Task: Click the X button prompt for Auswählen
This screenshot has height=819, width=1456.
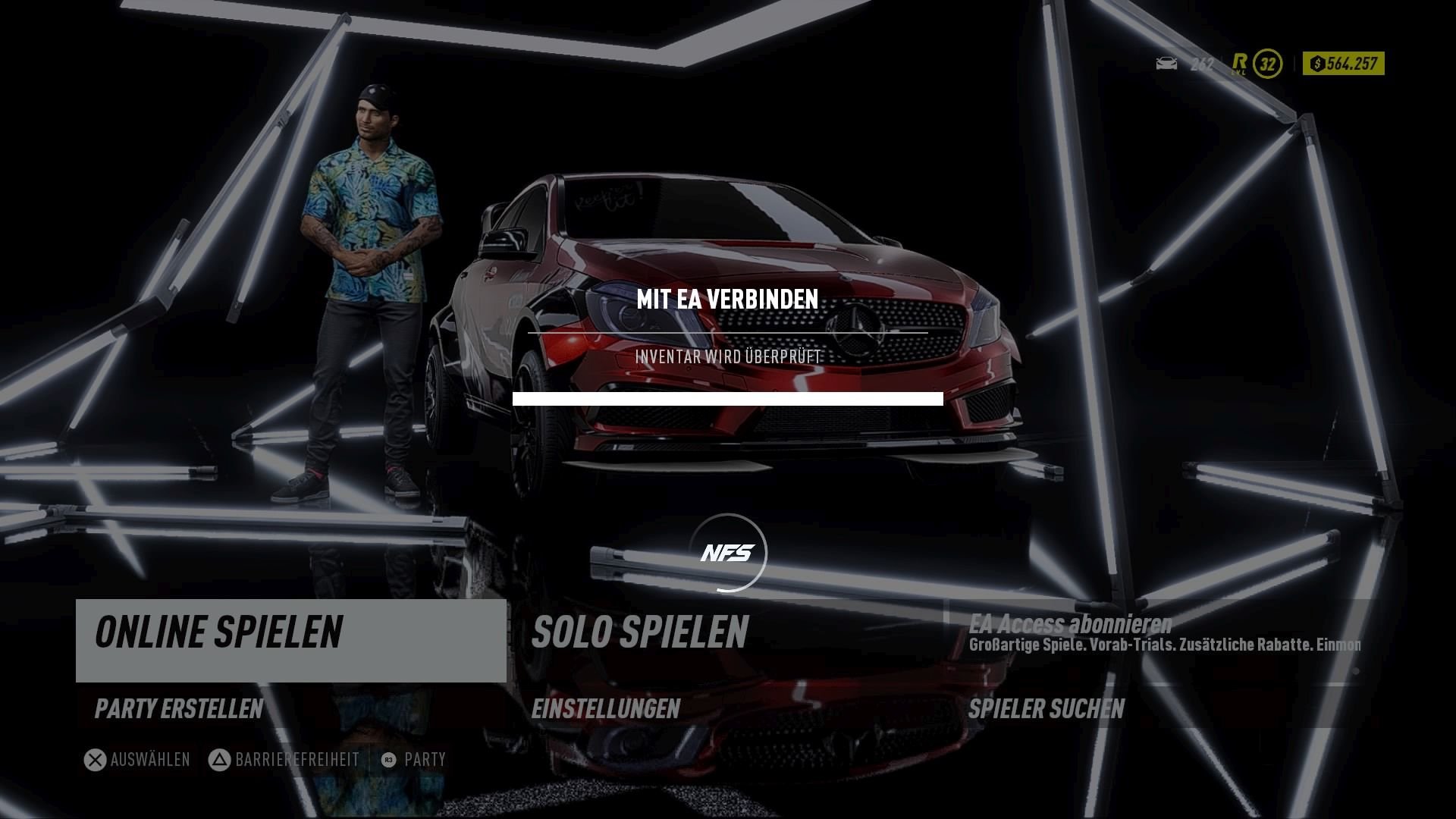Action: tap(94, 758)
